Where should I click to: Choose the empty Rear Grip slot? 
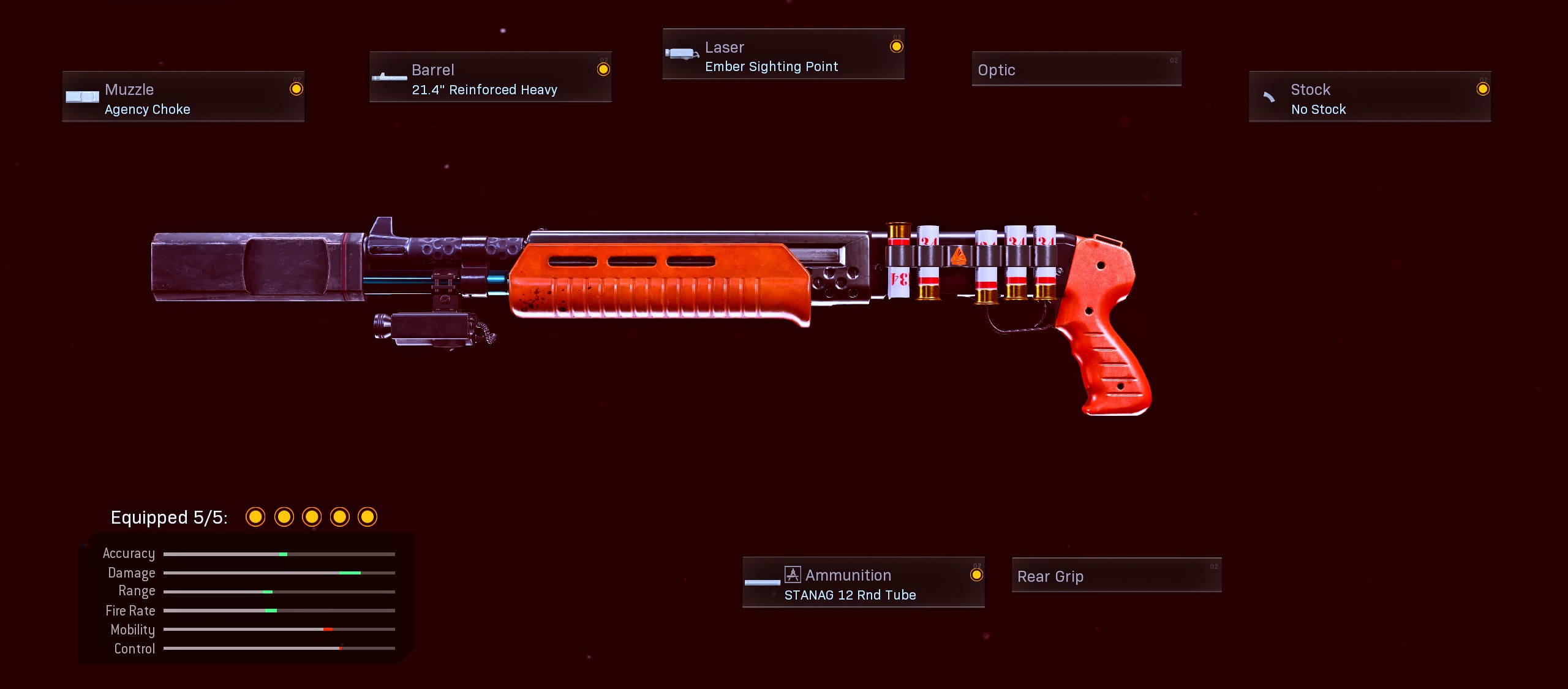(1116, 575)
